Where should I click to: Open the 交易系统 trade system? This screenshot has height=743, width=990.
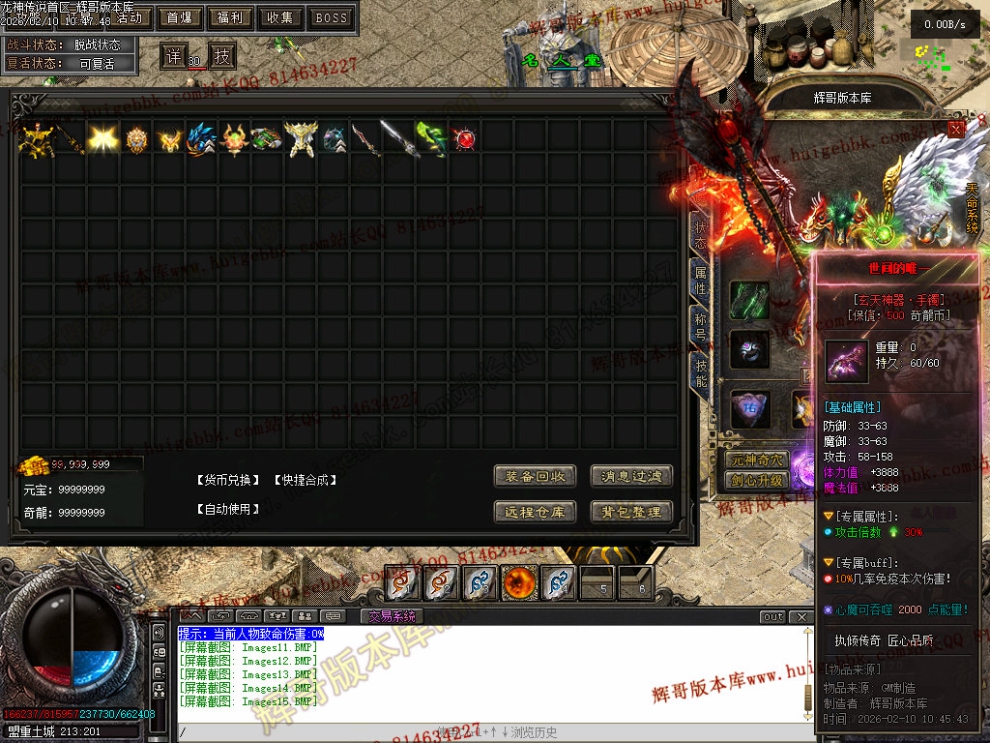pyautogui.click(x=390, y=617)
